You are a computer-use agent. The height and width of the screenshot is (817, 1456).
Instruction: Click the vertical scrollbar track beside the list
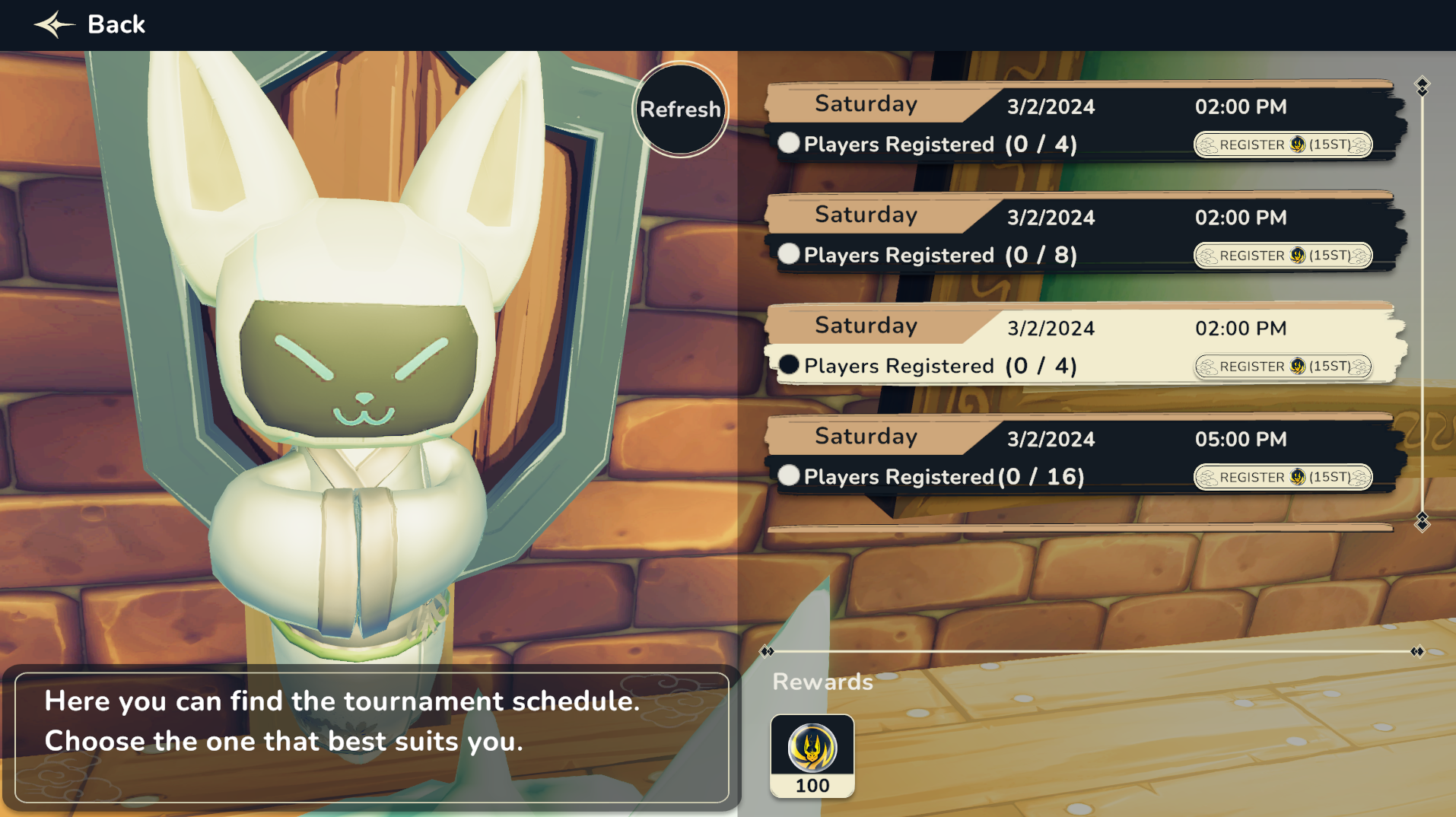[1421, 304]
